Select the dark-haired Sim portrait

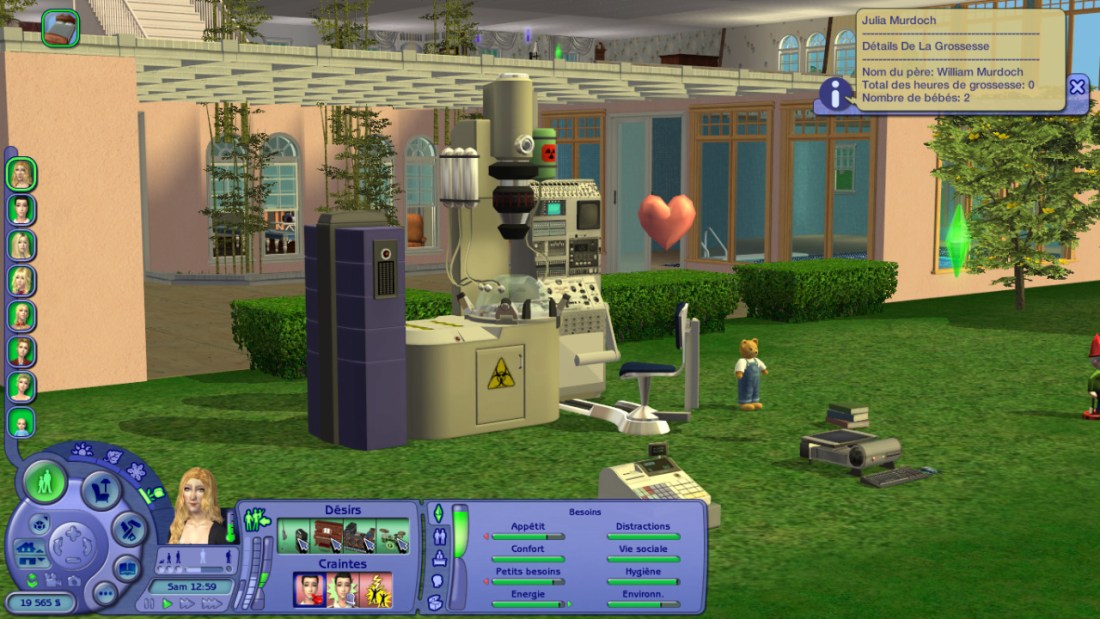[x=21, y=209]
